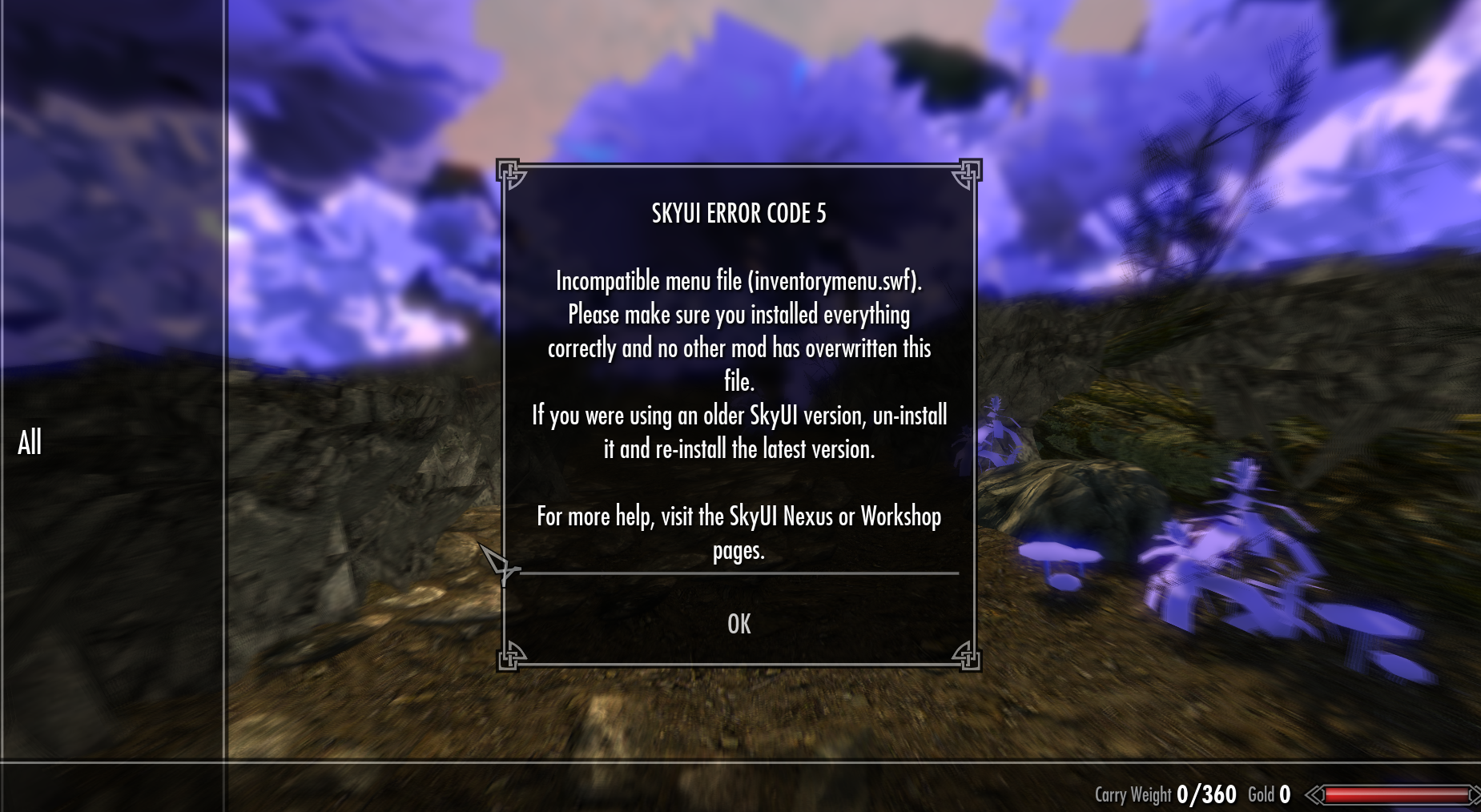
Task: Click the SKYUI ERROR CODE 5 title
Action: (x=738, y=214)
